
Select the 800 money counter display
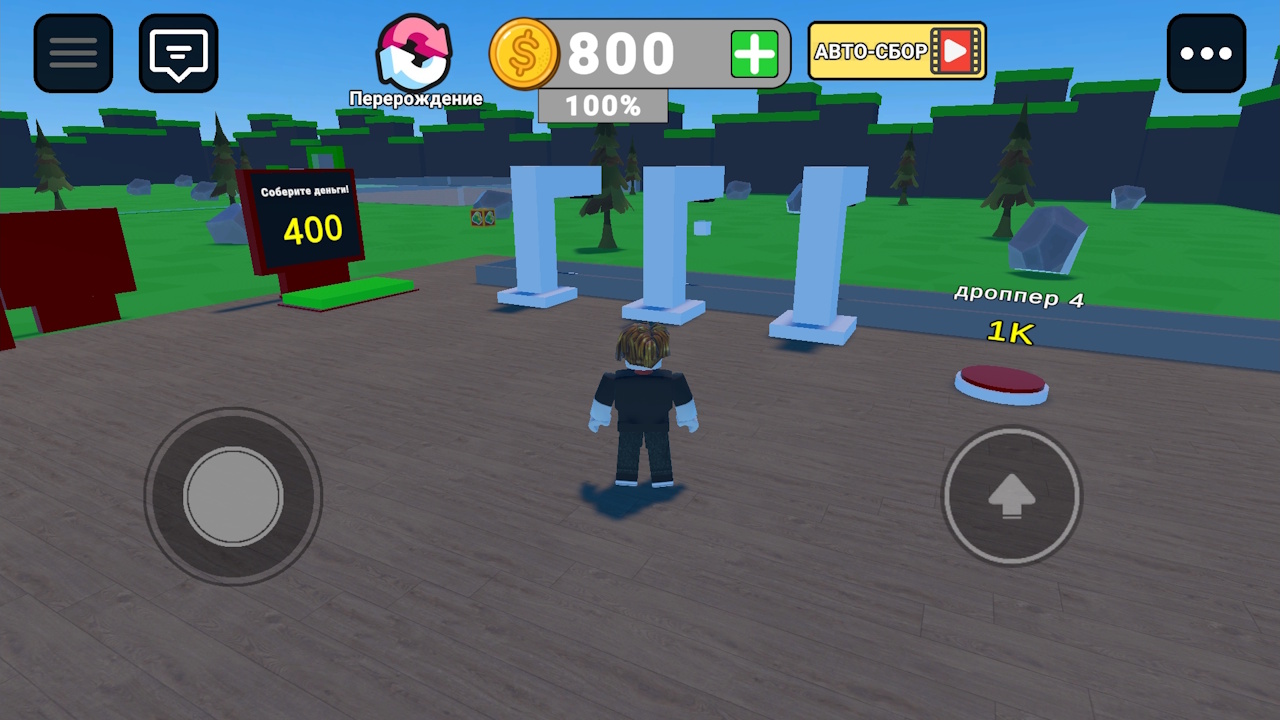click(x=620, y=52)
